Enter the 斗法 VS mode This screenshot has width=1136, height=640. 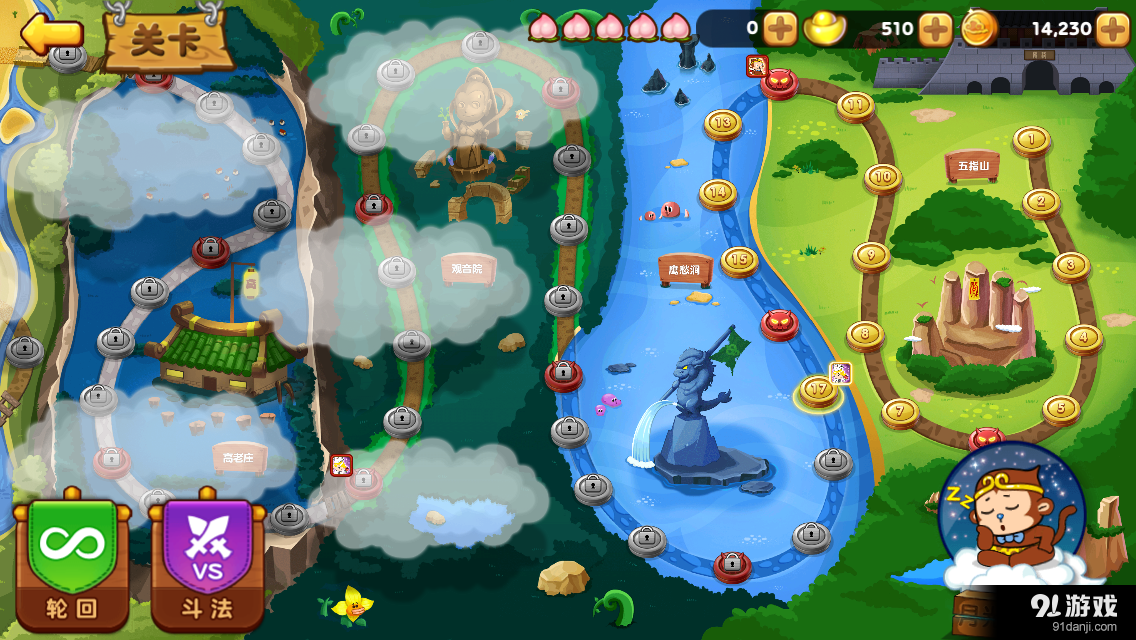pos(207,560)
